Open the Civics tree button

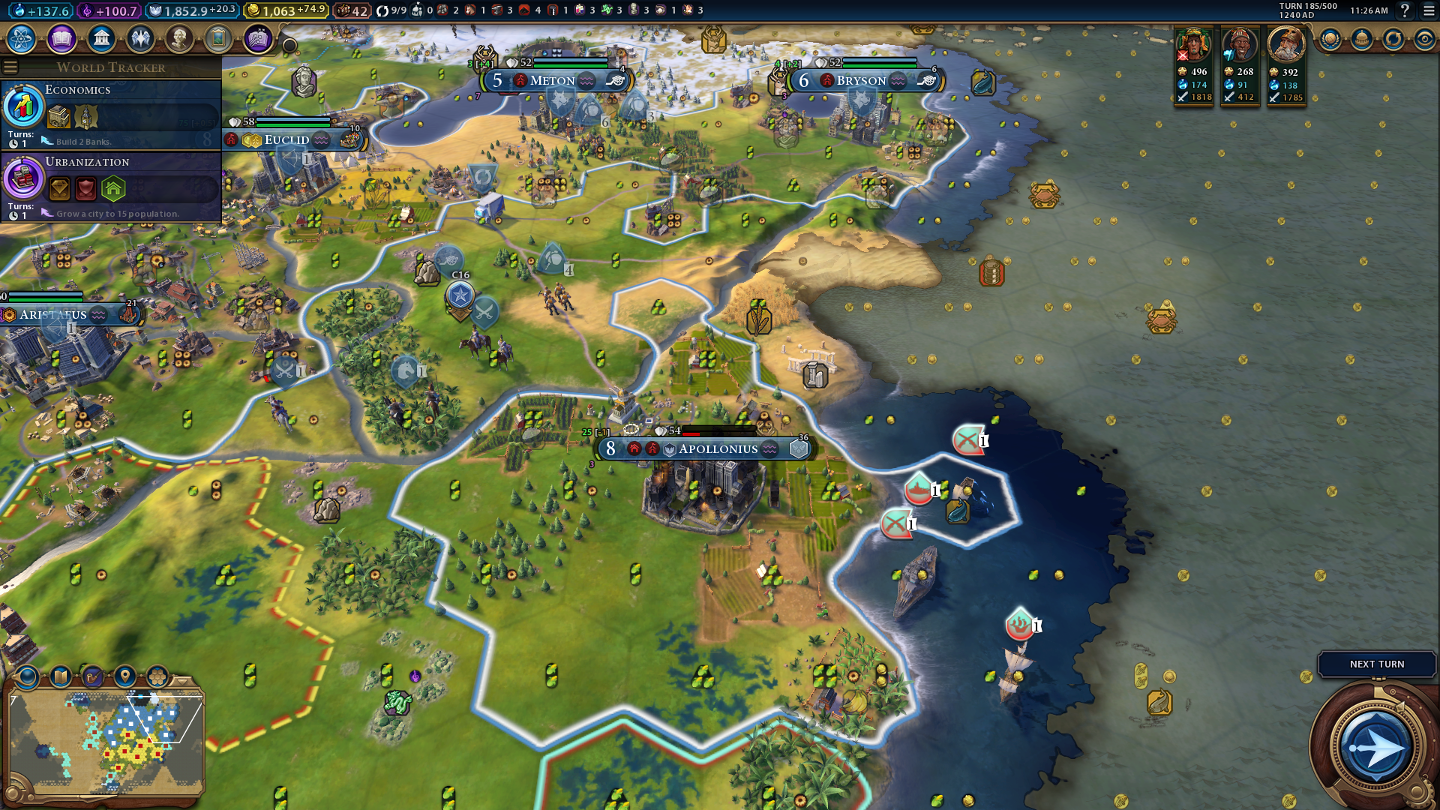point(61,39)
